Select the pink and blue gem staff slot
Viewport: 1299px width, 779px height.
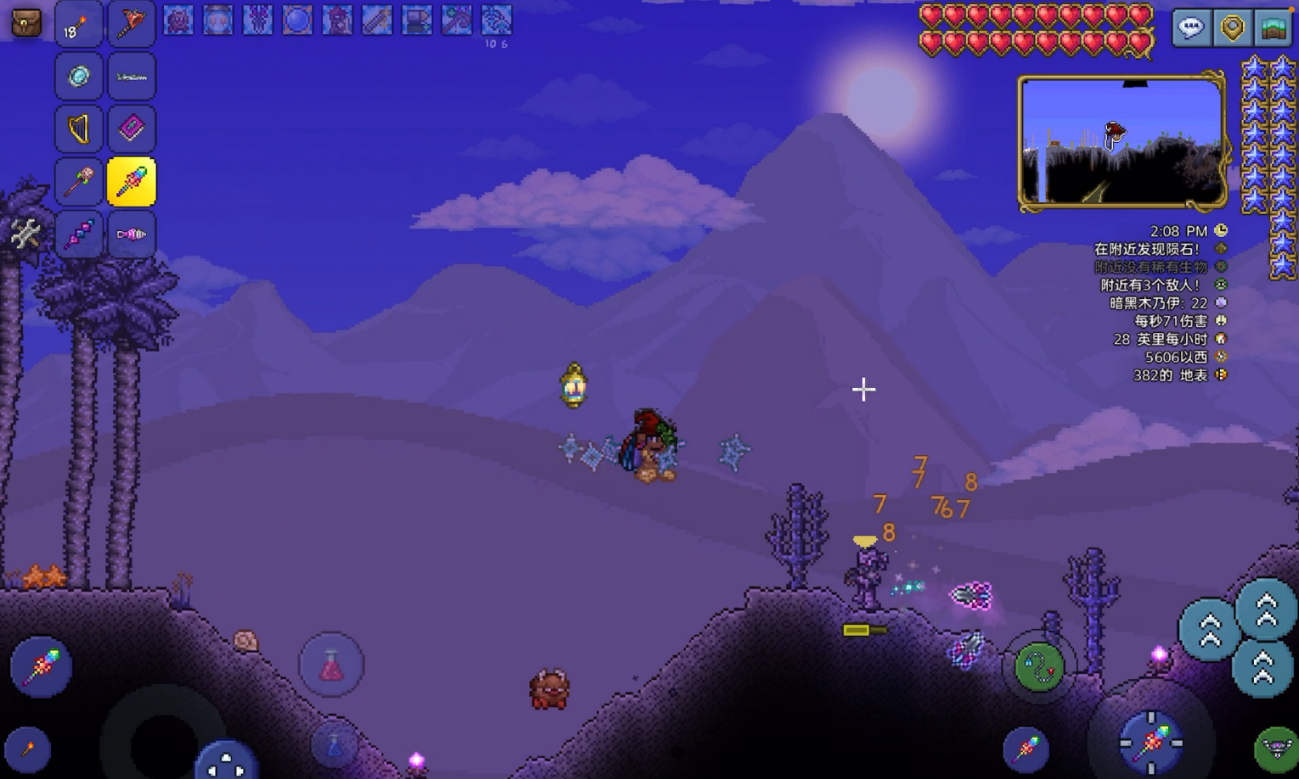(x=79, y=235)
